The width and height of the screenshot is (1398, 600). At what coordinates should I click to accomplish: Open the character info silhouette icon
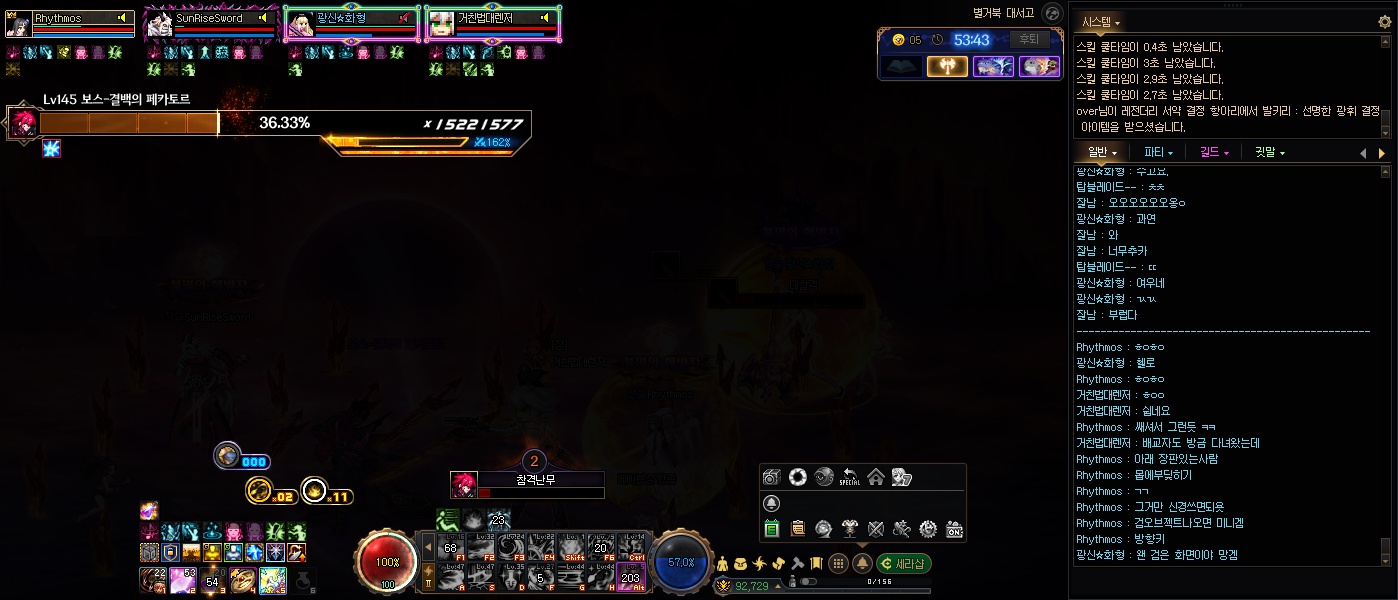(724, 563)
